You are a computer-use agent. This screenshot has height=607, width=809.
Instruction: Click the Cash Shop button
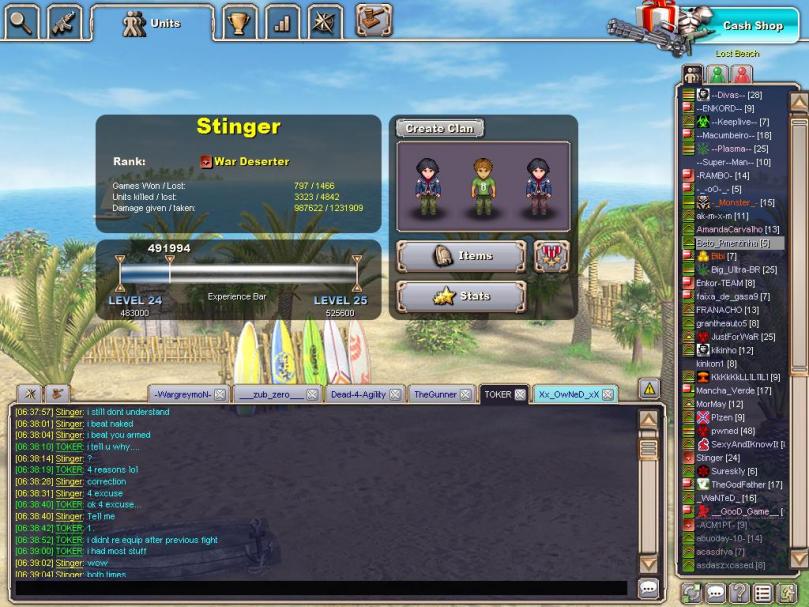tap(753, 25)
